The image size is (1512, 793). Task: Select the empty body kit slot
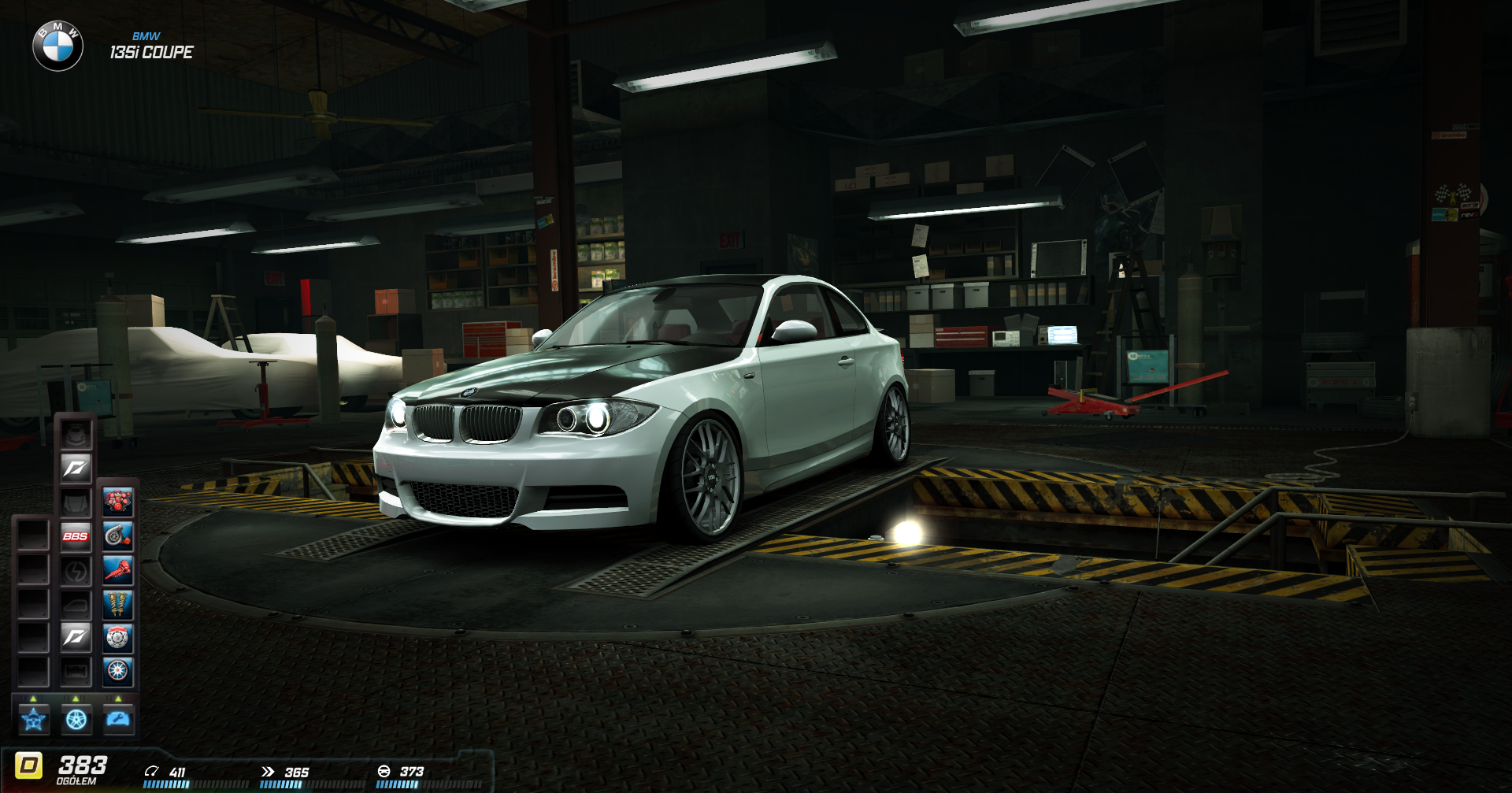click(x=76, y=435)
